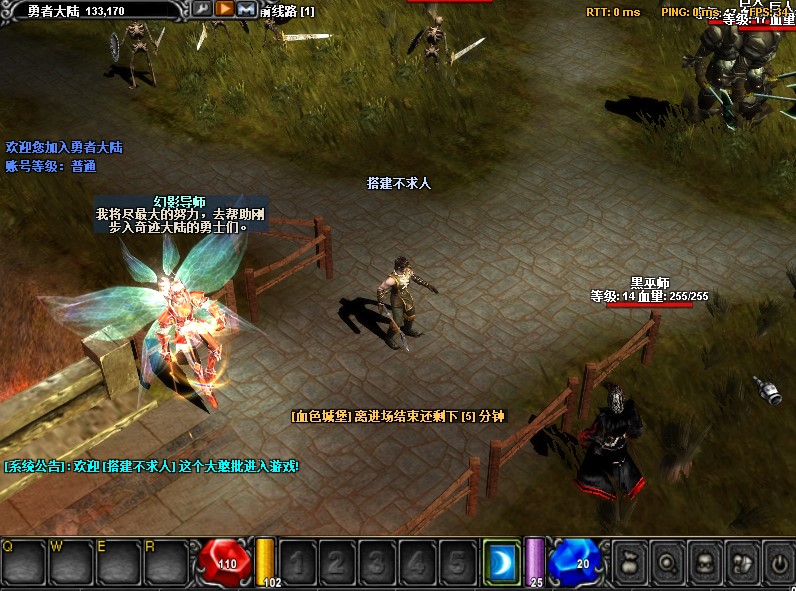796x591 pixels.
Task: Open the wrench settings button
Action: coord(203,9)
